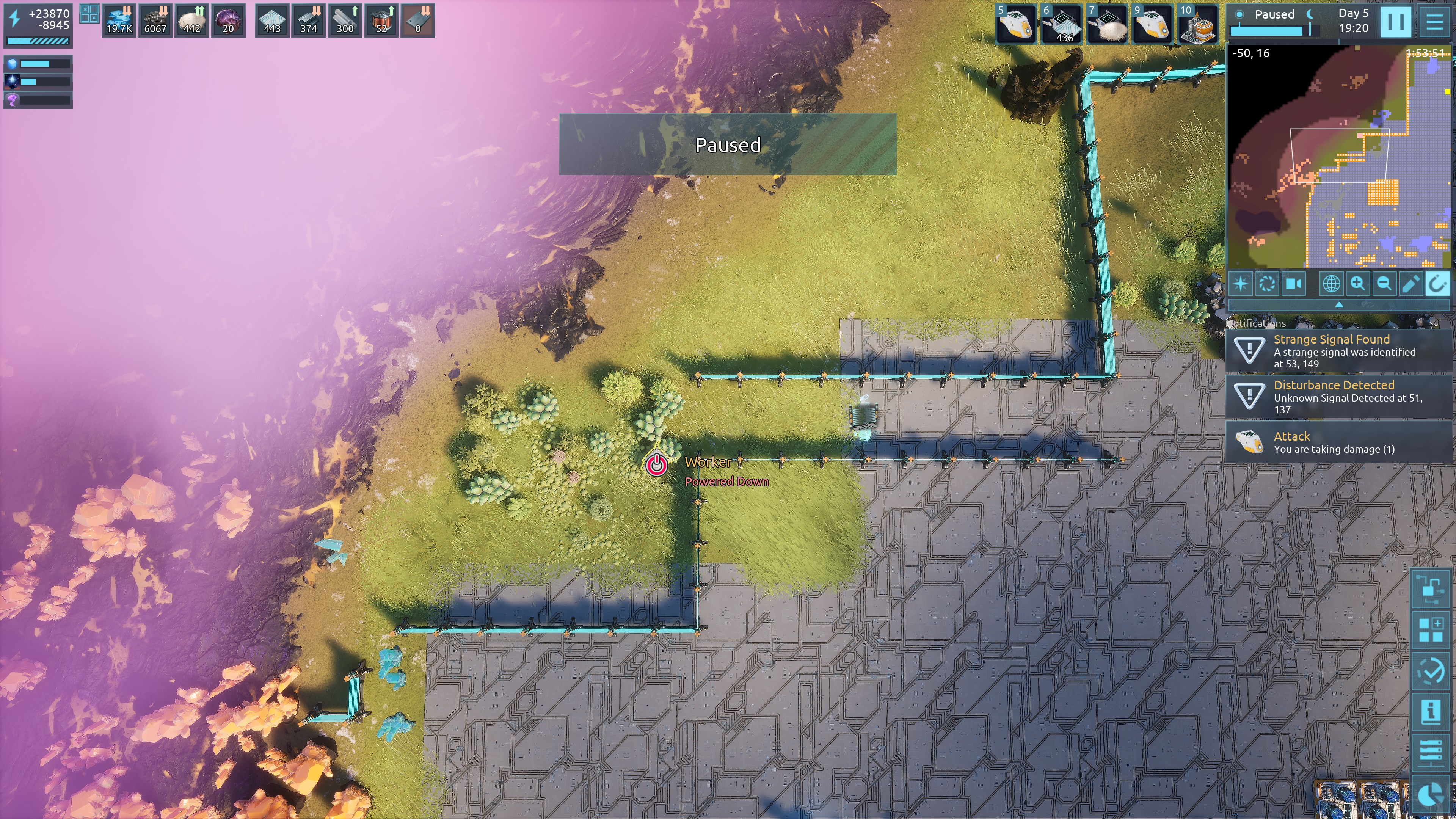Screen dimensions: 1456x819
Task: Click the minimap zoom-in magnifier
Action: (1358, 283)
